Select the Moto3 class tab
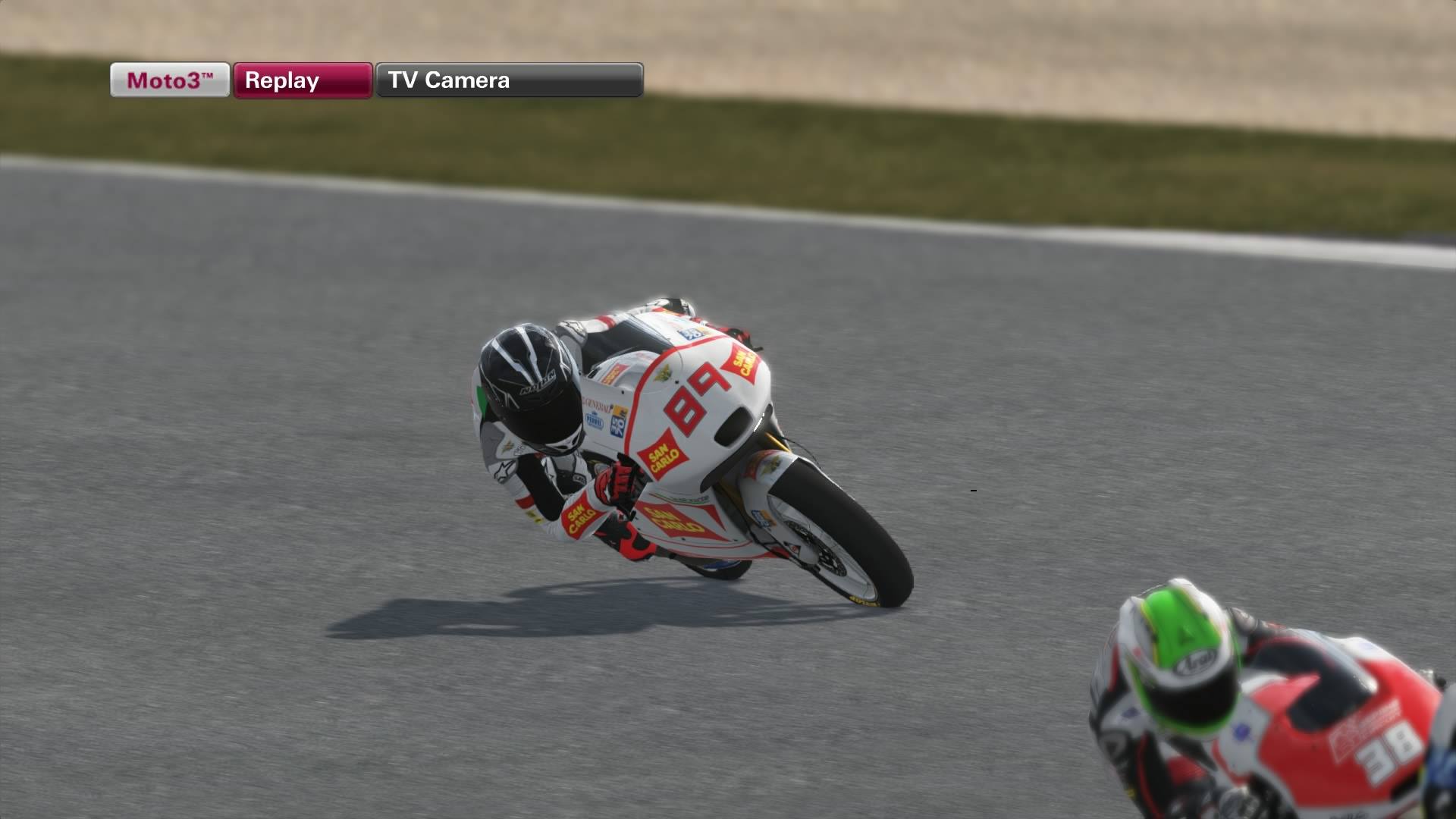This screenshot has width=1456, height=819. (168, 80)
